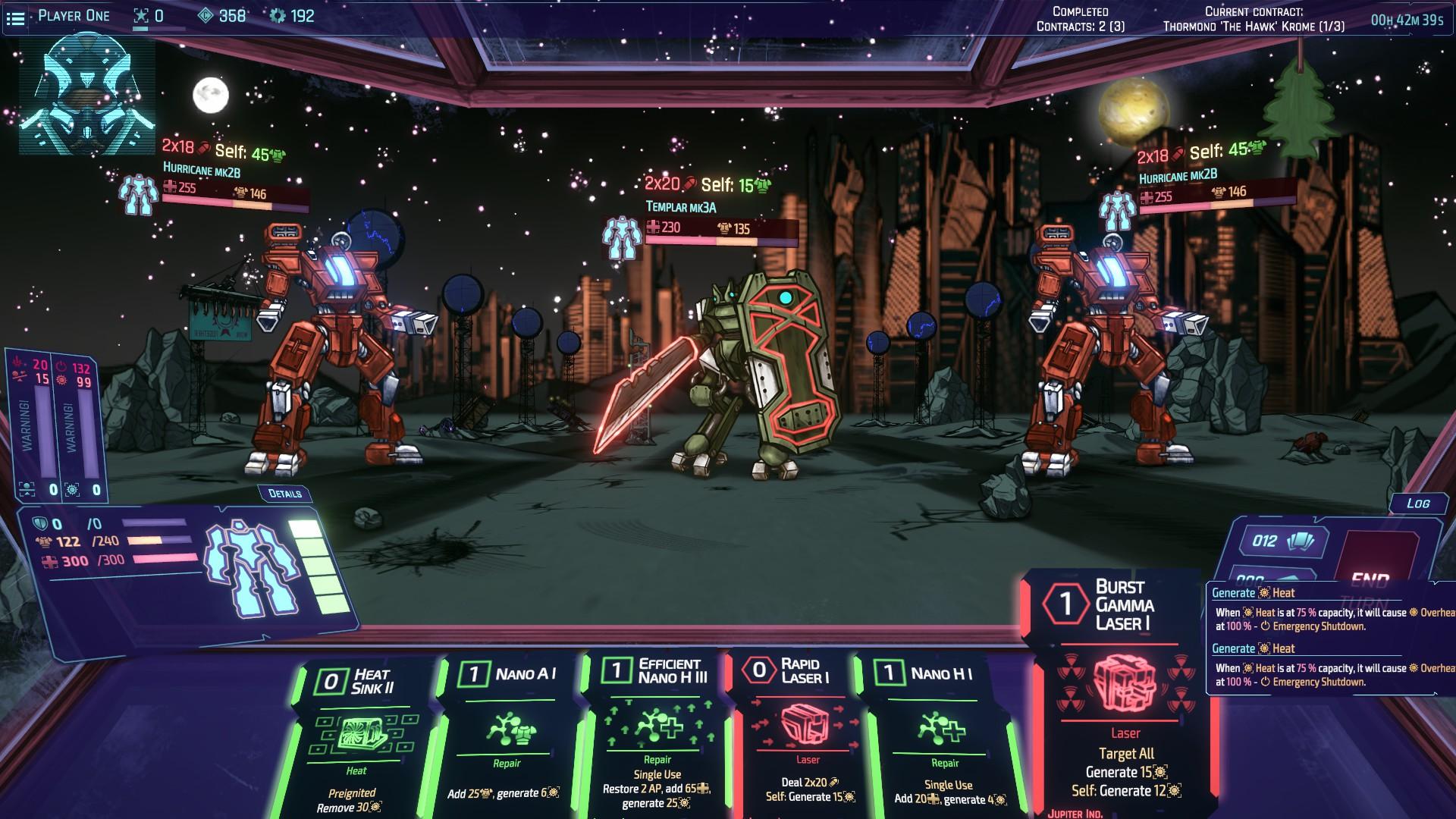Open the combat Log

pos(1417,504)
